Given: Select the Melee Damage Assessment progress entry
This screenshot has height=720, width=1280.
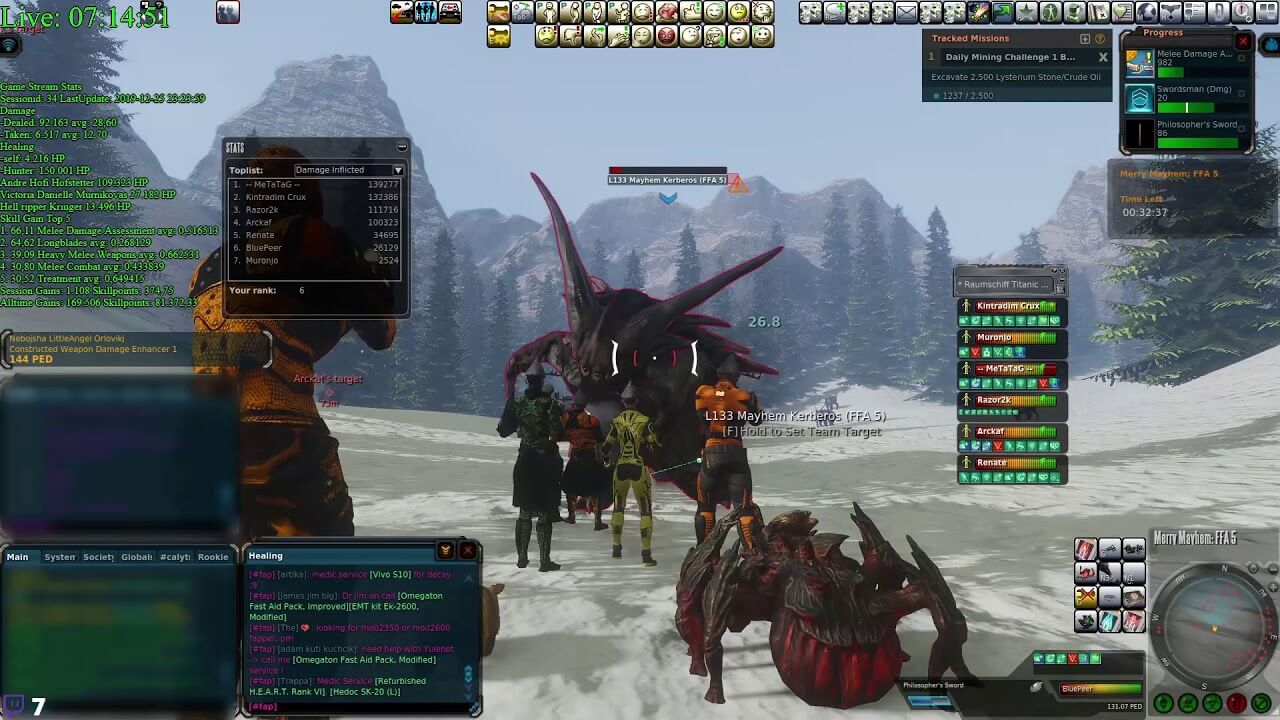Looking at the screenshot, I should click(x=1187, y=63).
